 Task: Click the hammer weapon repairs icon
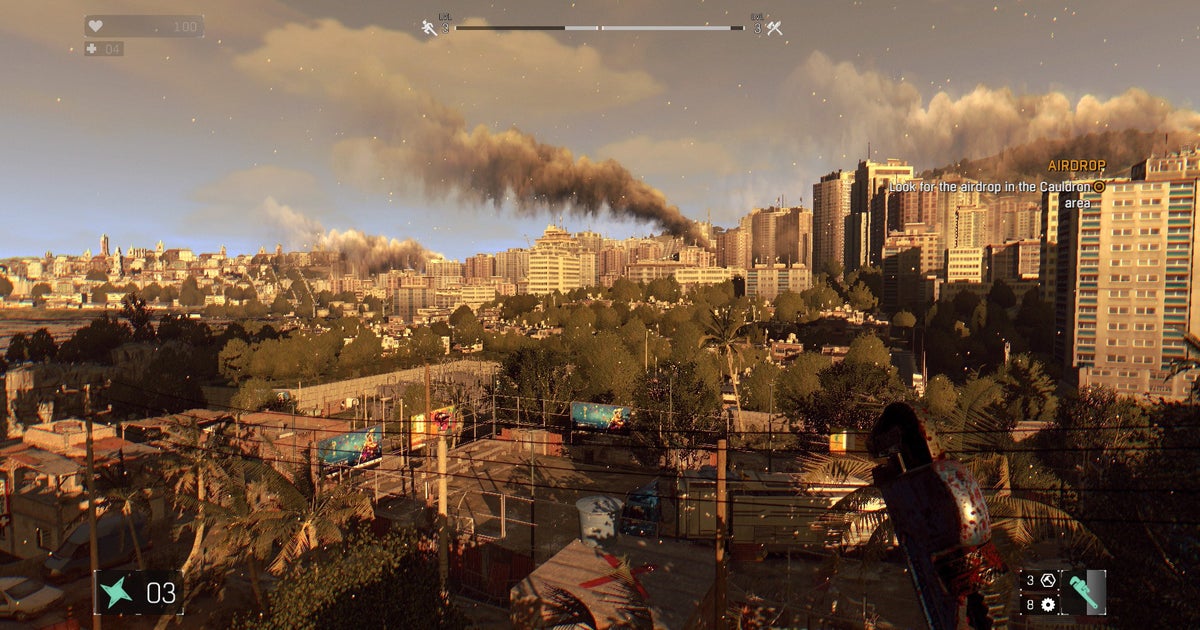(x=1048, y=580)
